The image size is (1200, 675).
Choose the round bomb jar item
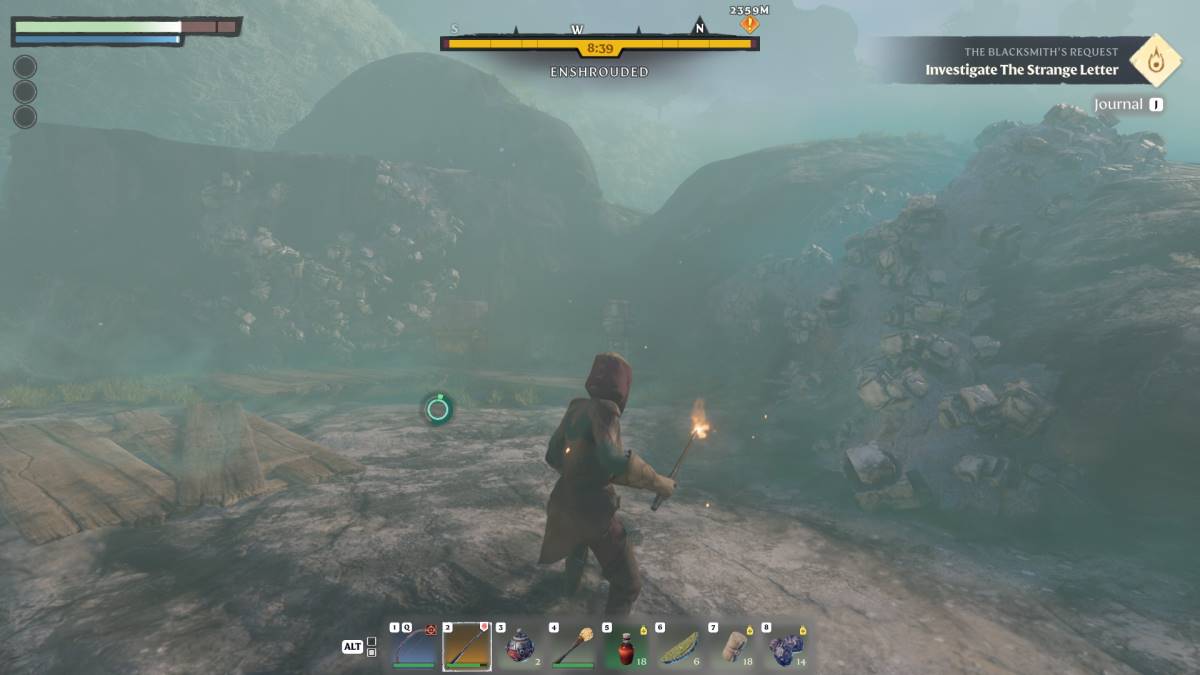click(520, 646)
